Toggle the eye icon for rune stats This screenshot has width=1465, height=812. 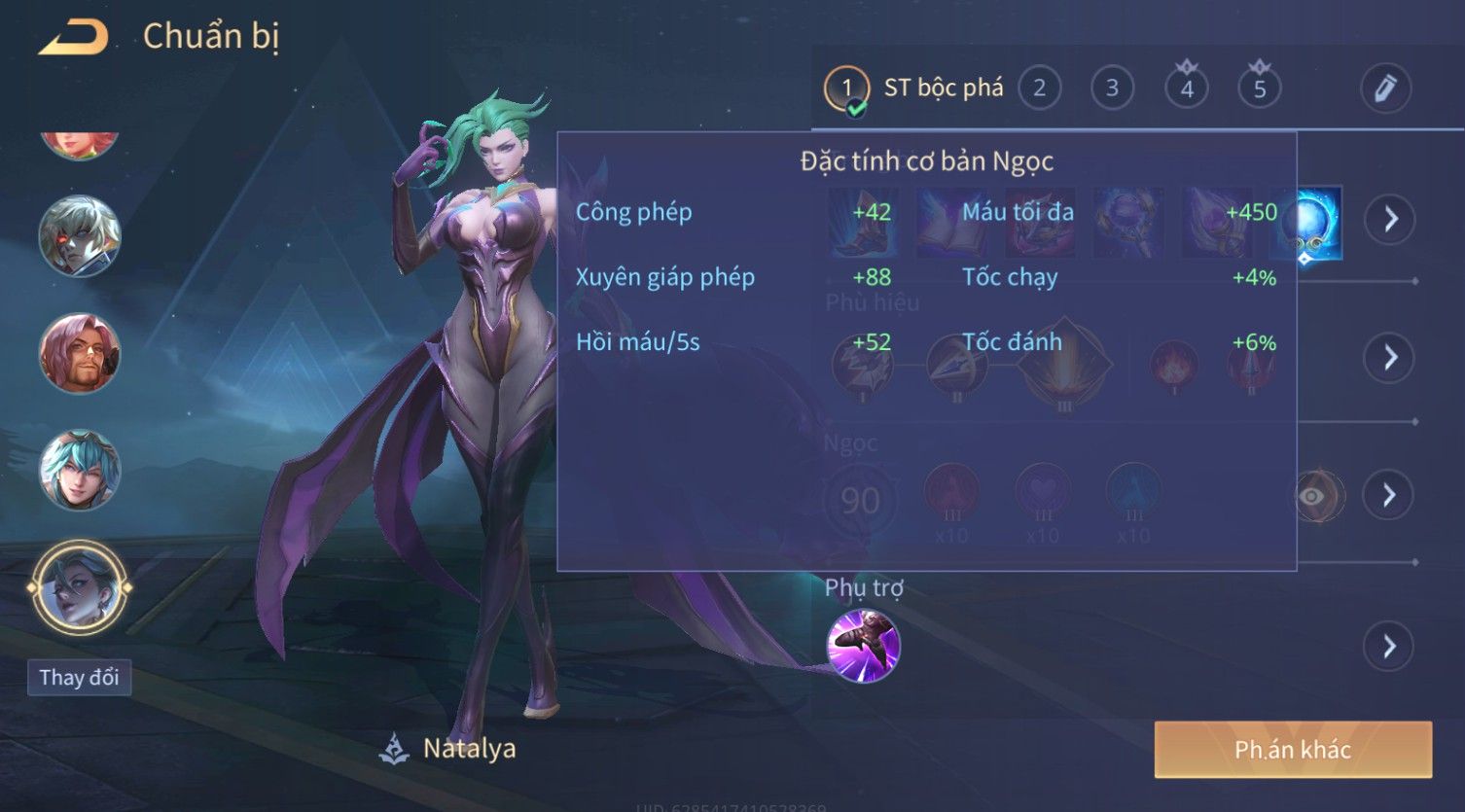[x=1312, y=497]
